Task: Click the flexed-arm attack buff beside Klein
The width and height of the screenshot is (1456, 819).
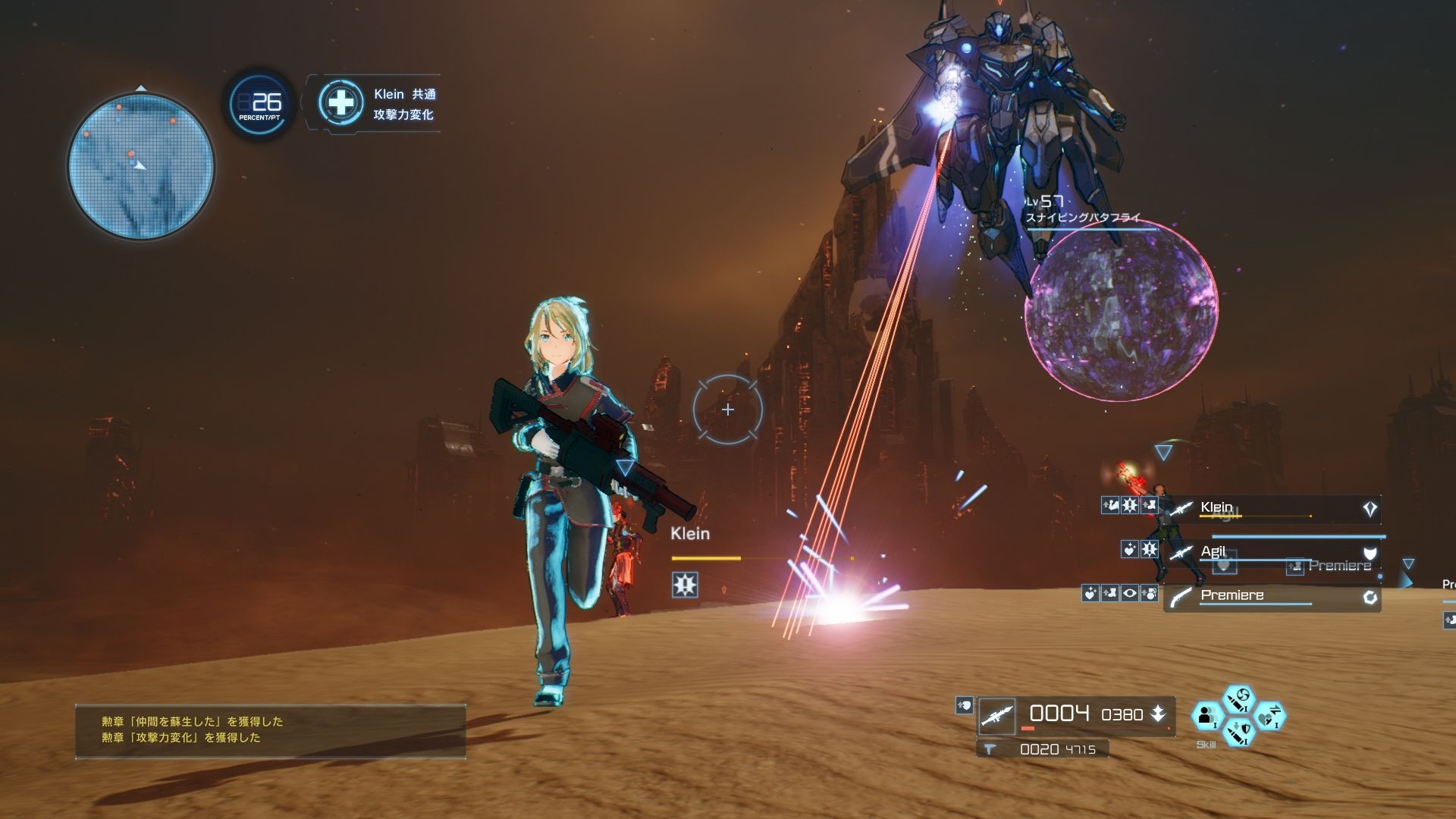Action: [1109, 505]
